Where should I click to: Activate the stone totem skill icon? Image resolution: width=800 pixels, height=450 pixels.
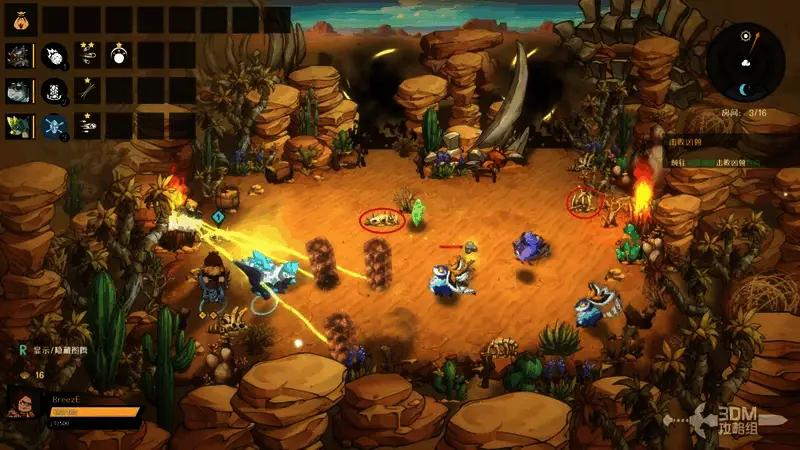coord(55,91)
